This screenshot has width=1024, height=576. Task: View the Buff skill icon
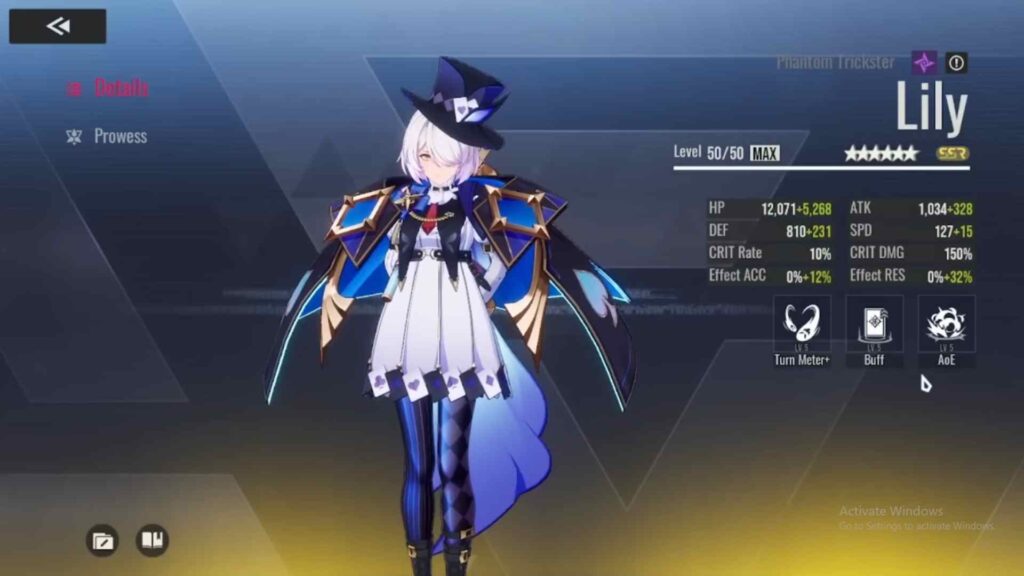tap(874, 324)
